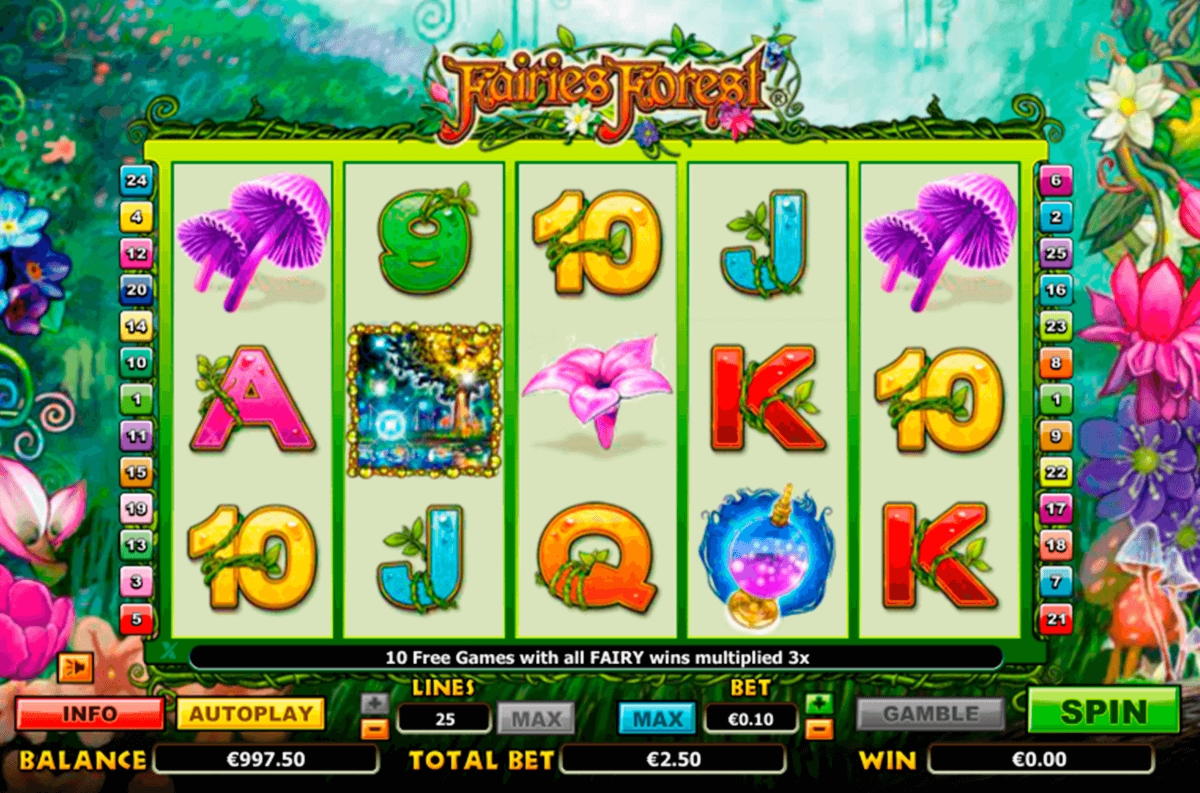Image resolution: width=1200 pixels, height=793 pixels.
Task: Highlight payline number 20
Action: [135, 289]
